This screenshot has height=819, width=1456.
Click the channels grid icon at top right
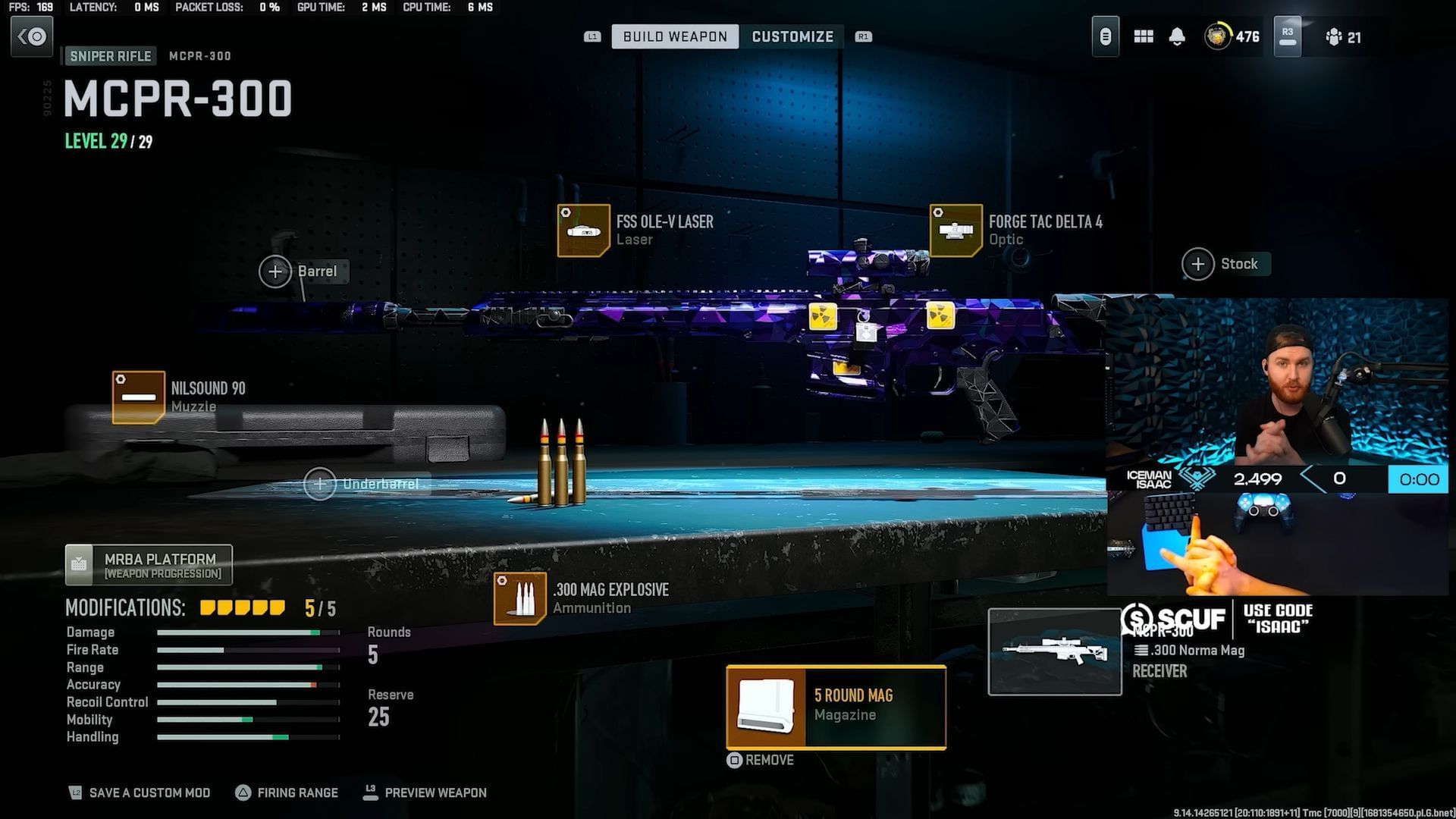tap(1143, 36)
